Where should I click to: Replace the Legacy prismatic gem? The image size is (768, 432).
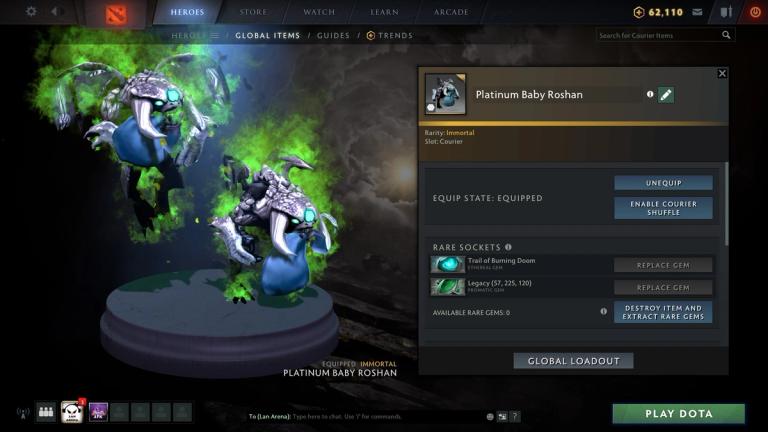click(663, 287)
